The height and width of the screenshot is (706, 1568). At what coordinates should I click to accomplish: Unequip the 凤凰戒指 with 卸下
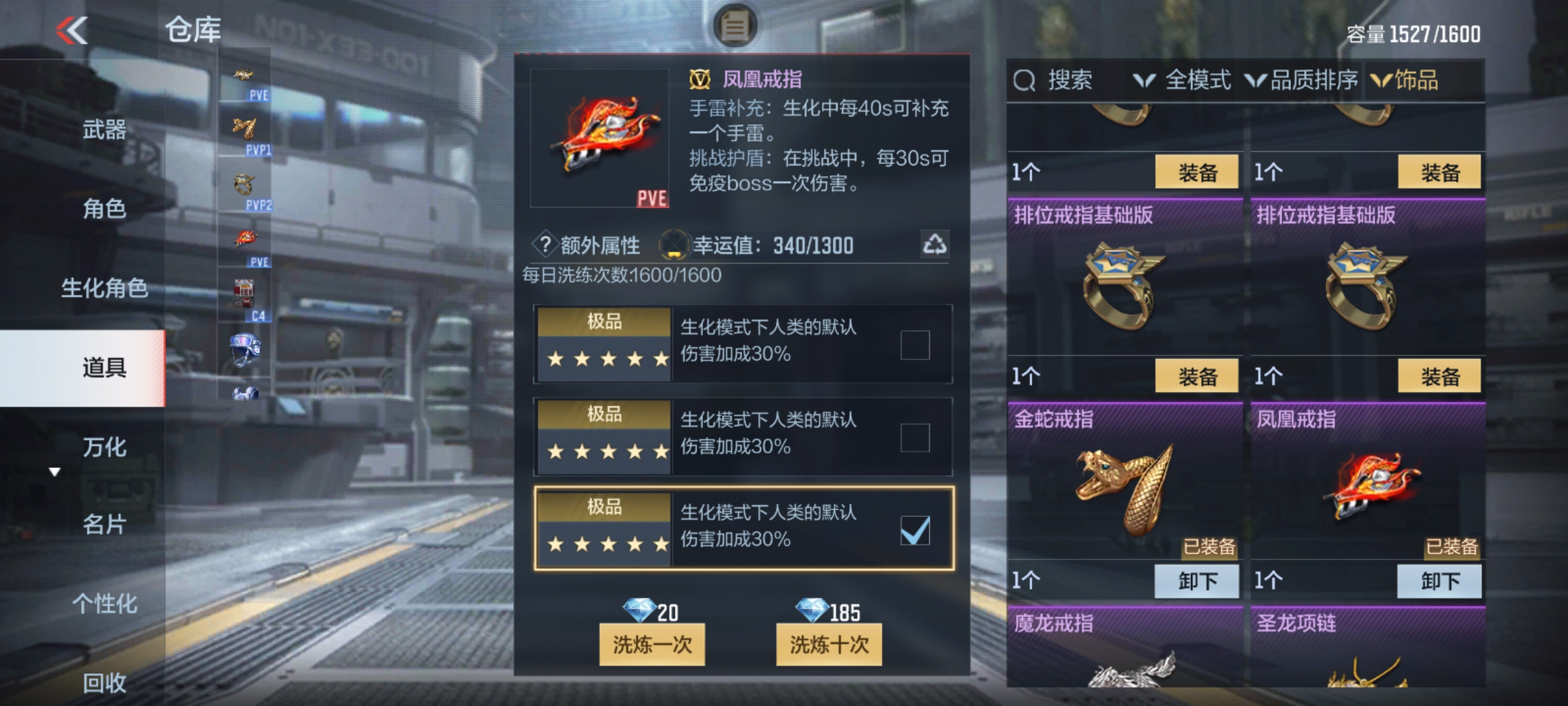click(1439, 580)
